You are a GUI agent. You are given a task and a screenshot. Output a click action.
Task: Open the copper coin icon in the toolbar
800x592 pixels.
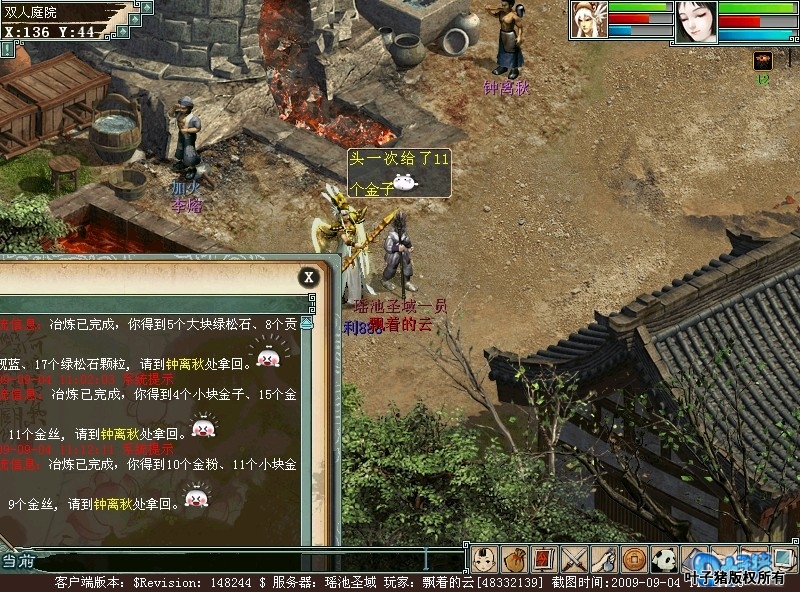pyautogui.click(x=634, y=559)
